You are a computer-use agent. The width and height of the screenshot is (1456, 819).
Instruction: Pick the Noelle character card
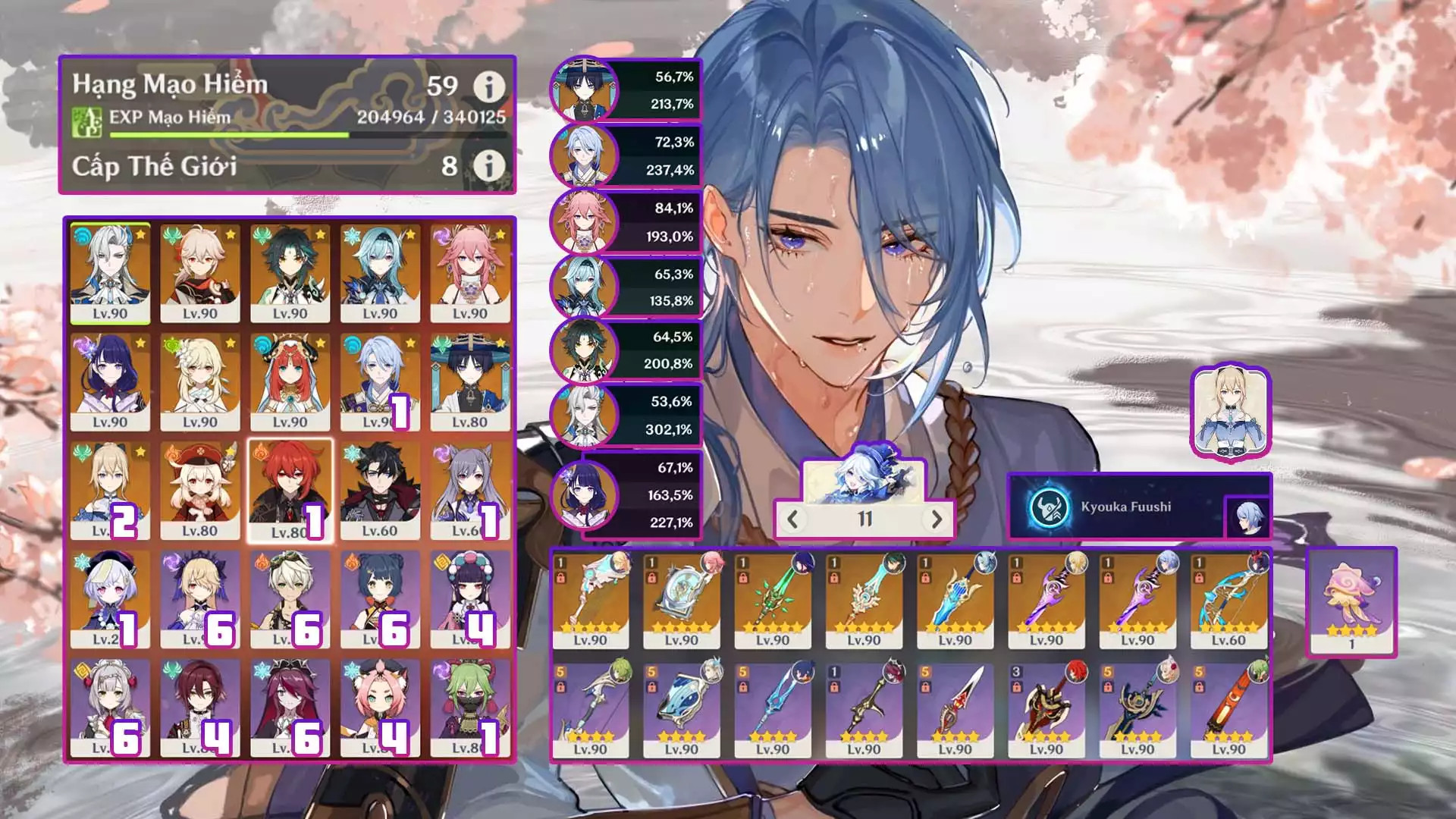coord(110,708)
